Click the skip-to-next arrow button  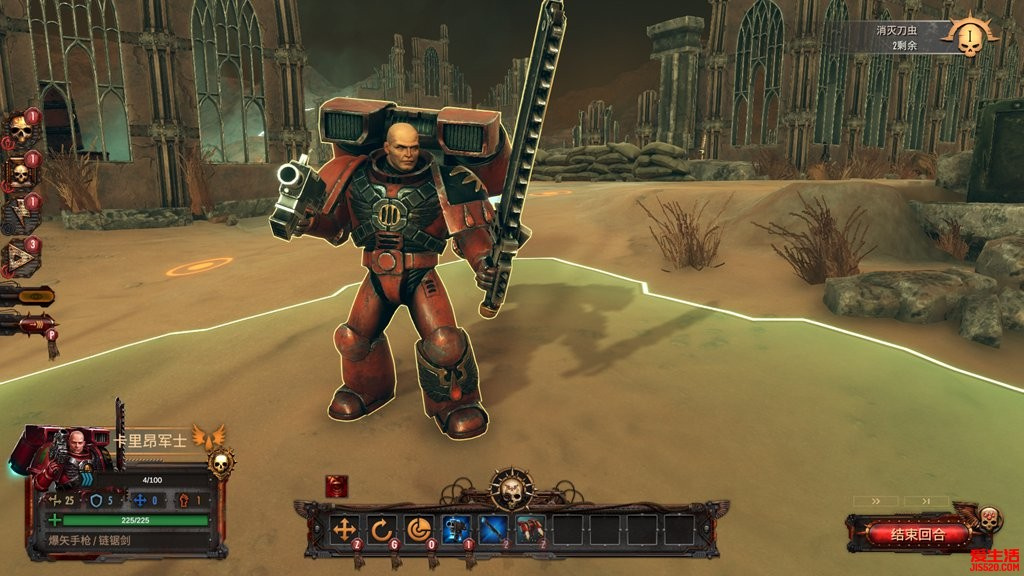(925, 500)
